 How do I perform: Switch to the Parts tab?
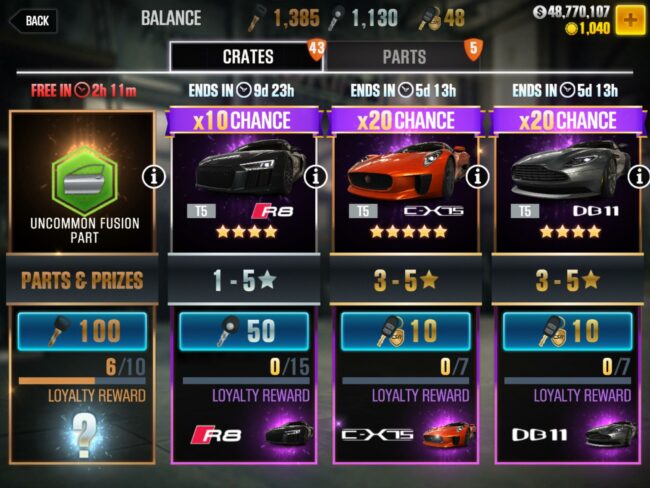click(x=404, y=57)
